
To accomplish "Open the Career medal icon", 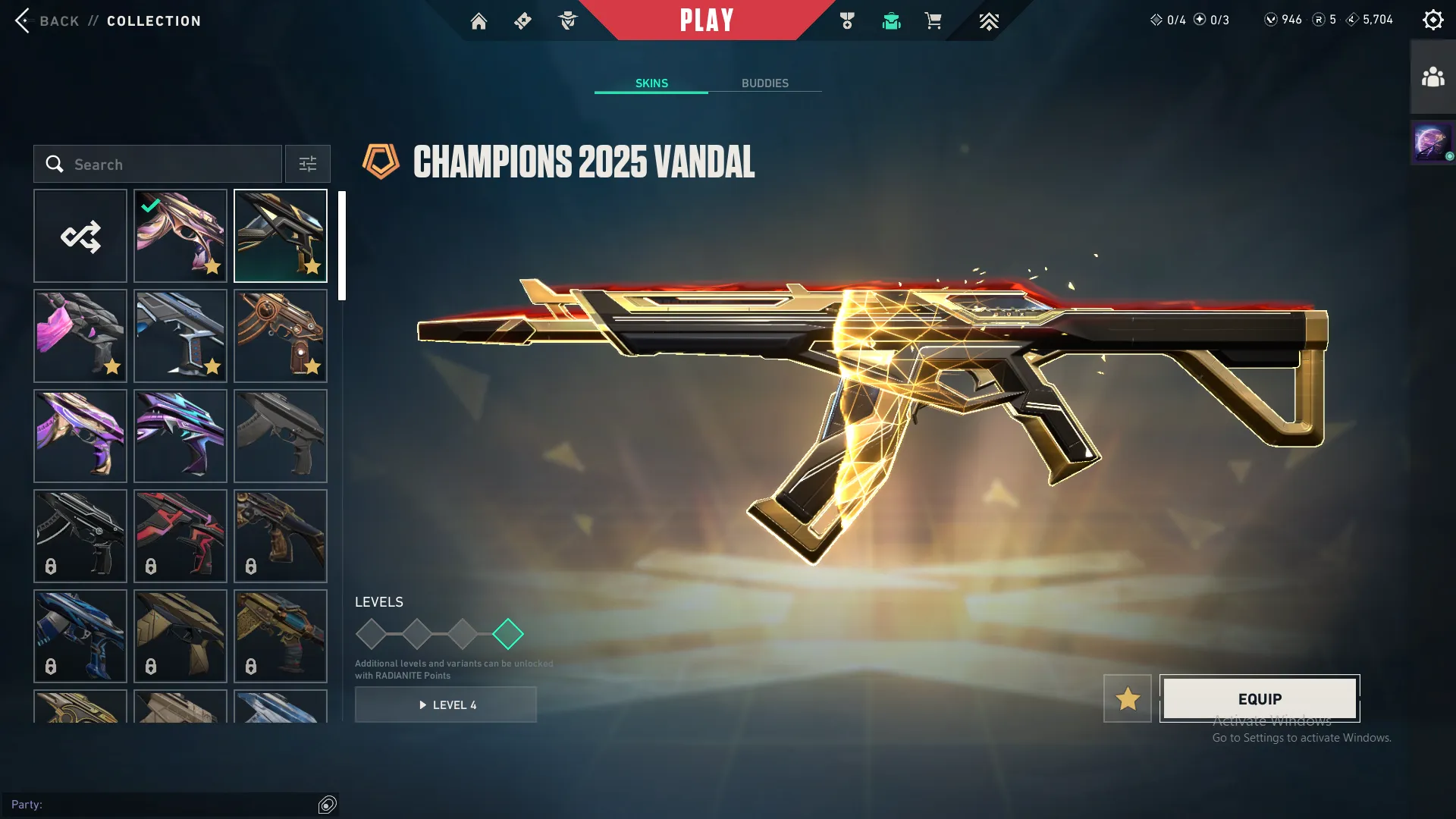I will pyautogui.click(x=847, y=21).
